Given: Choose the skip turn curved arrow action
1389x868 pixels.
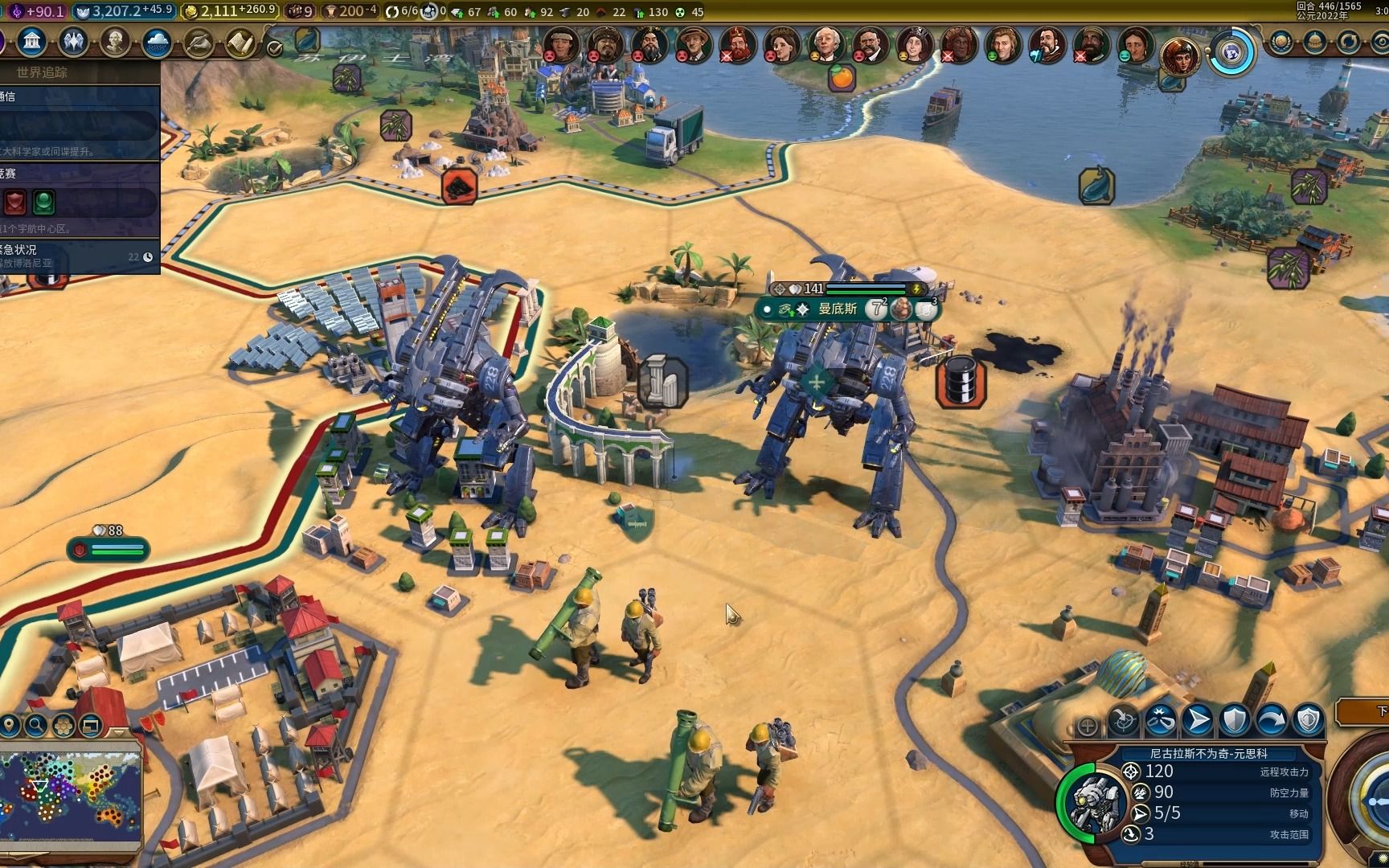Looking at the screenshot, I should click(x=1271, y=720).
